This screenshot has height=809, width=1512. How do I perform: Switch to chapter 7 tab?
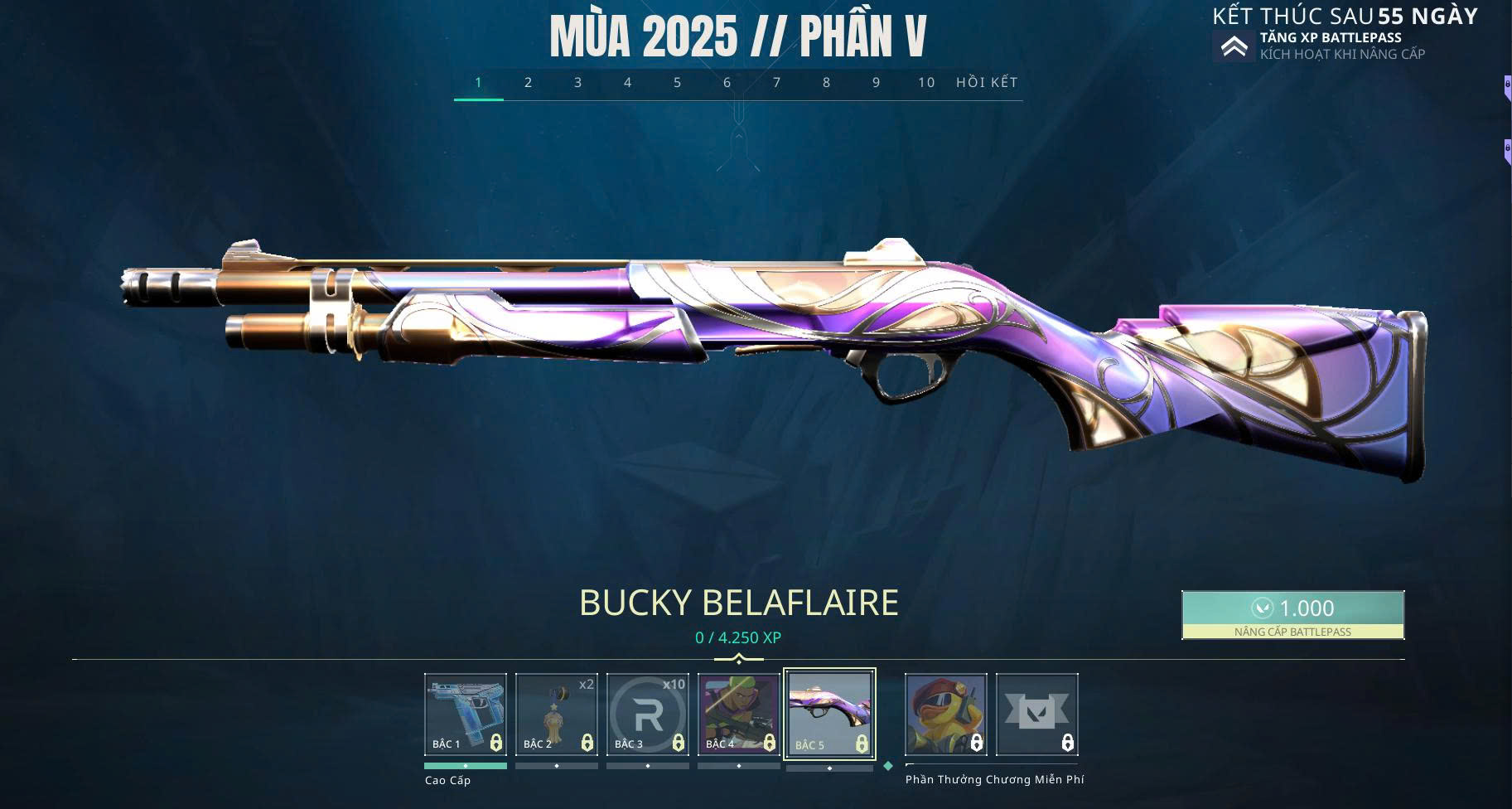[776, 83]
